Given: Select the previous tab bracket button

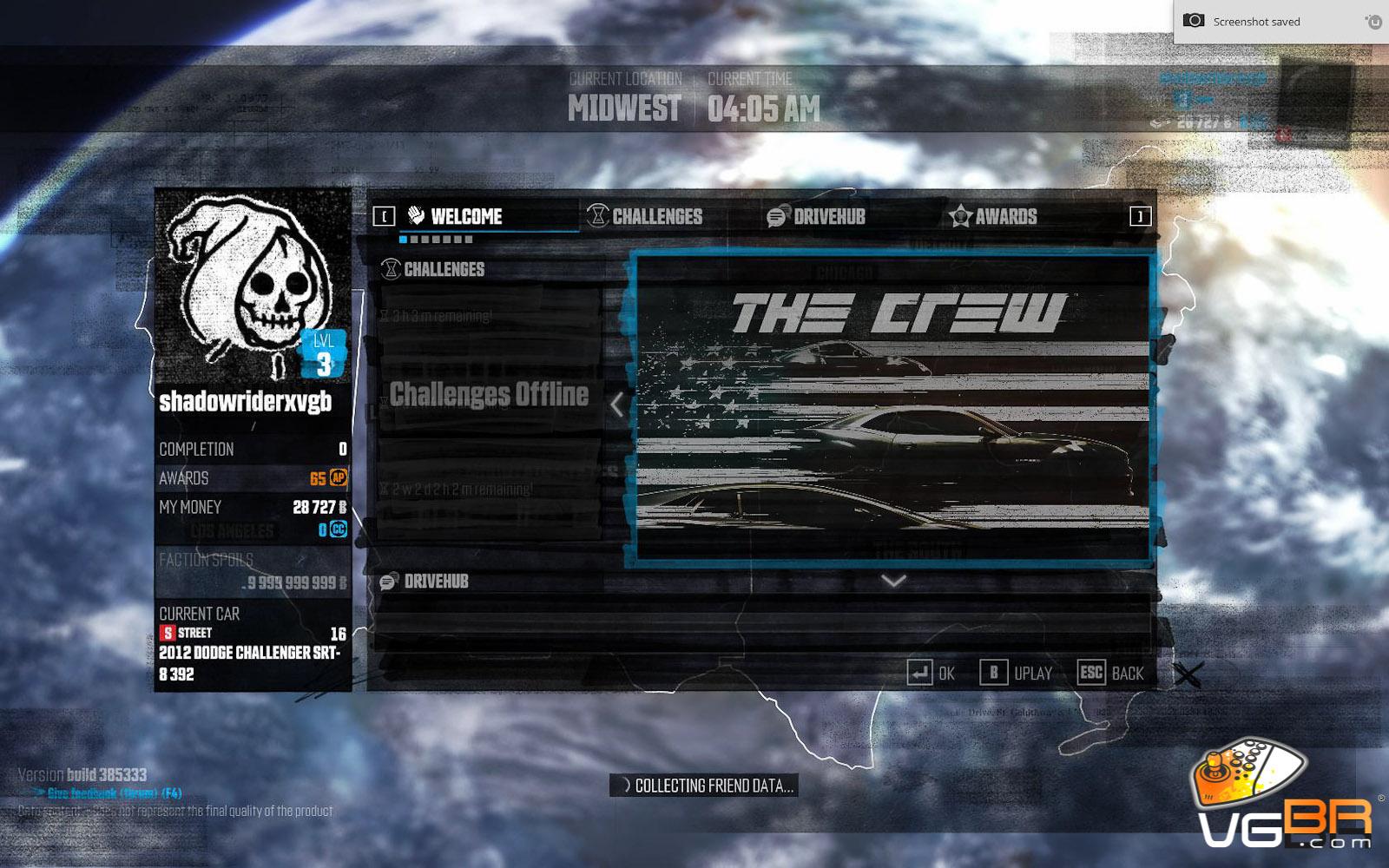Looking at the screenshot, I should [384, 216].
